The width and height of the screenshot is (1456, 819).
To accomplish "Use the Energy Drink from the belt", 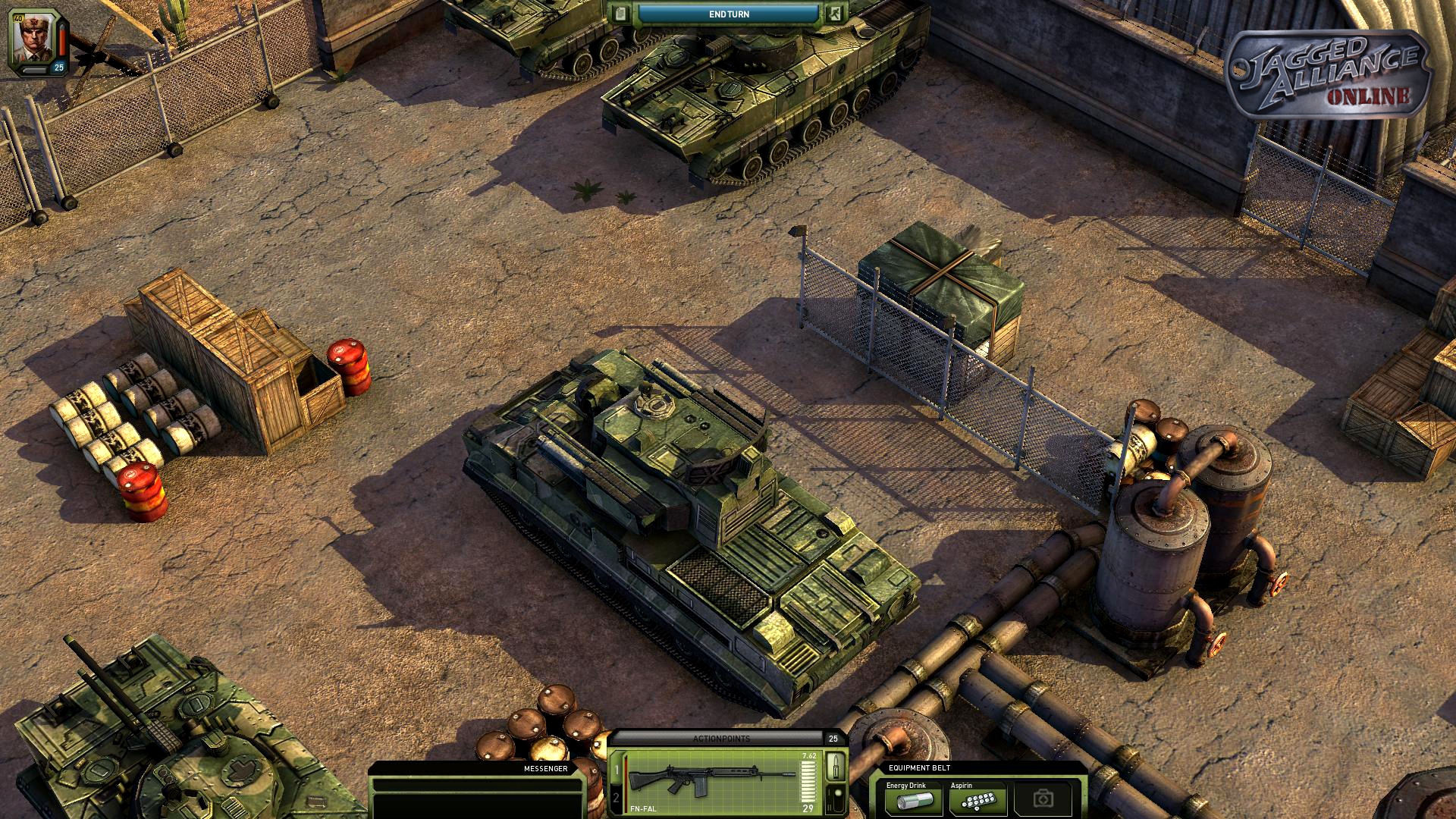I will (x=913, y=799).
